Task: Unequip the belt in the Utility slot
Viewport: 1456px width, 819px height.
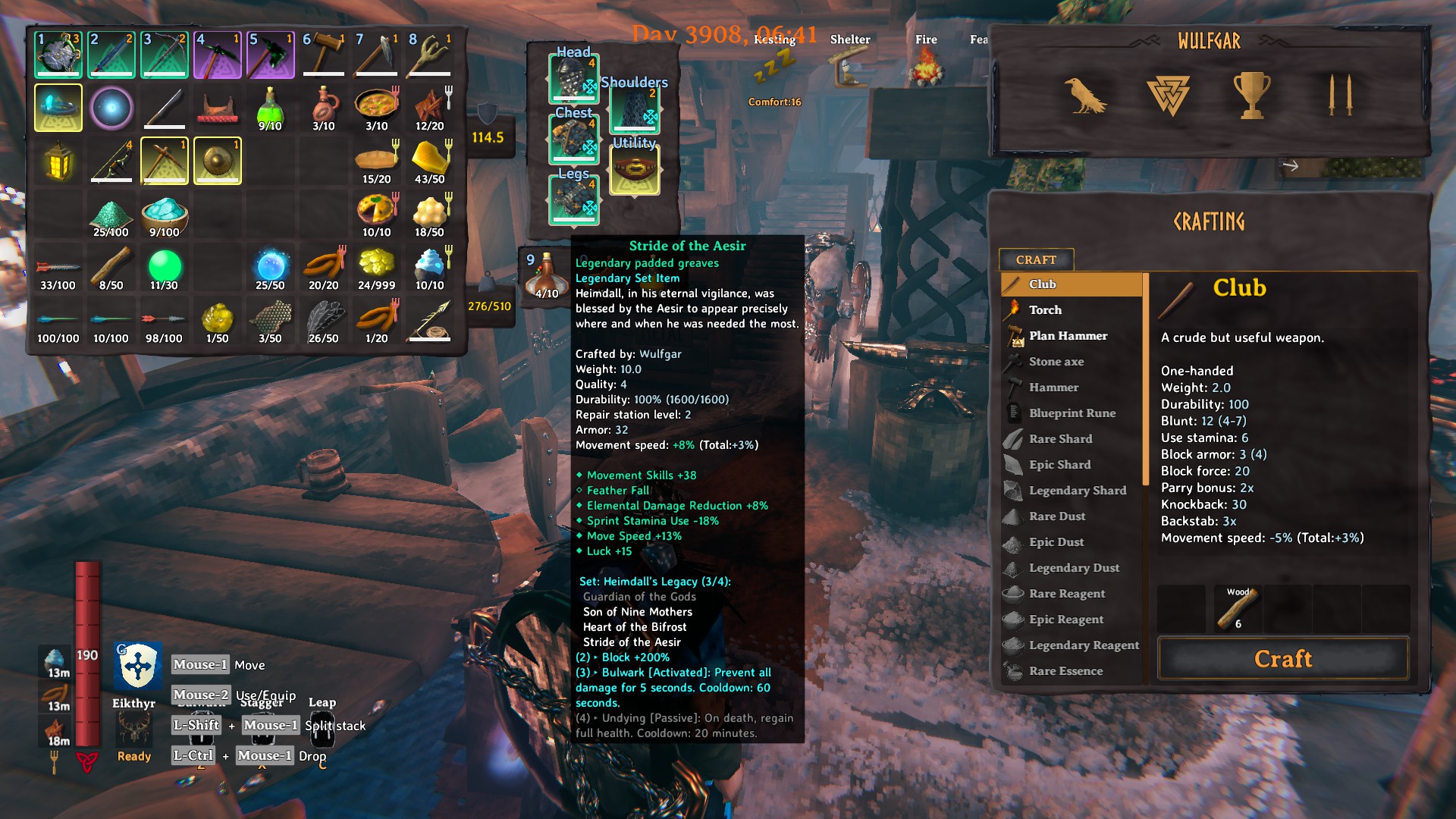Action: [x=635, y=171]
